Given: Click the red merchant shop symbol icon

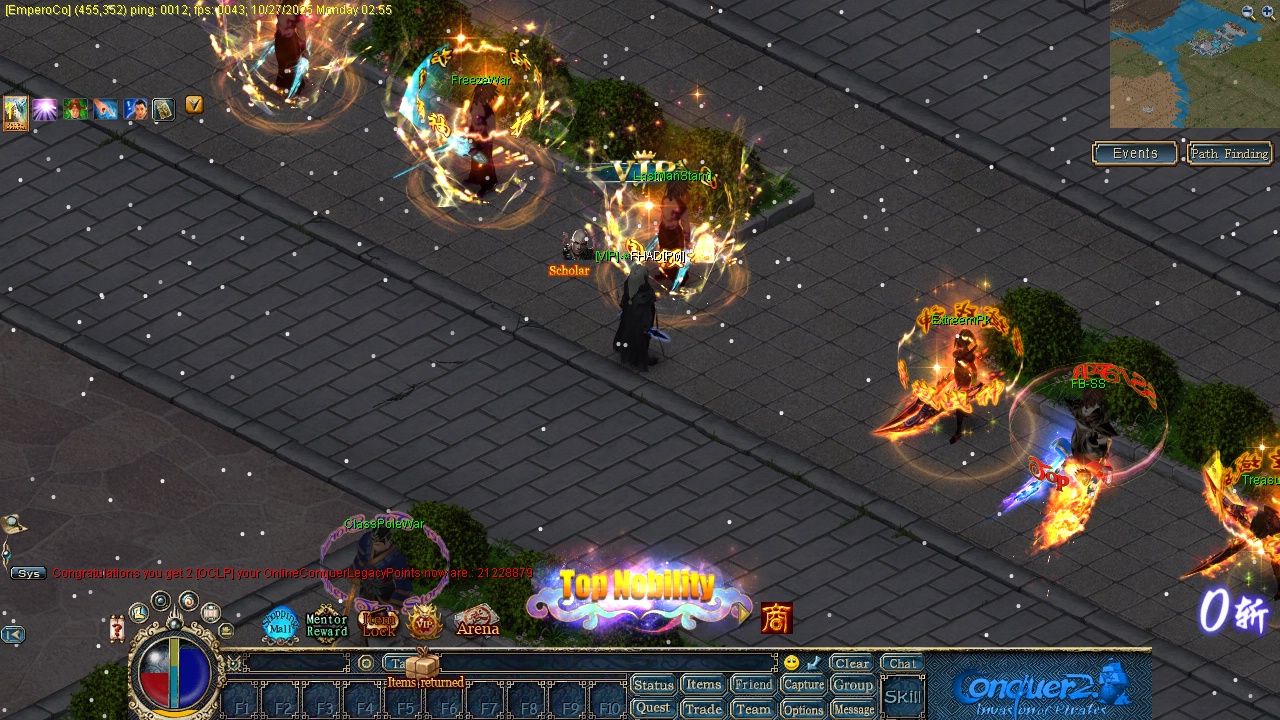Looking at the screenshot, I should [779, 618].
